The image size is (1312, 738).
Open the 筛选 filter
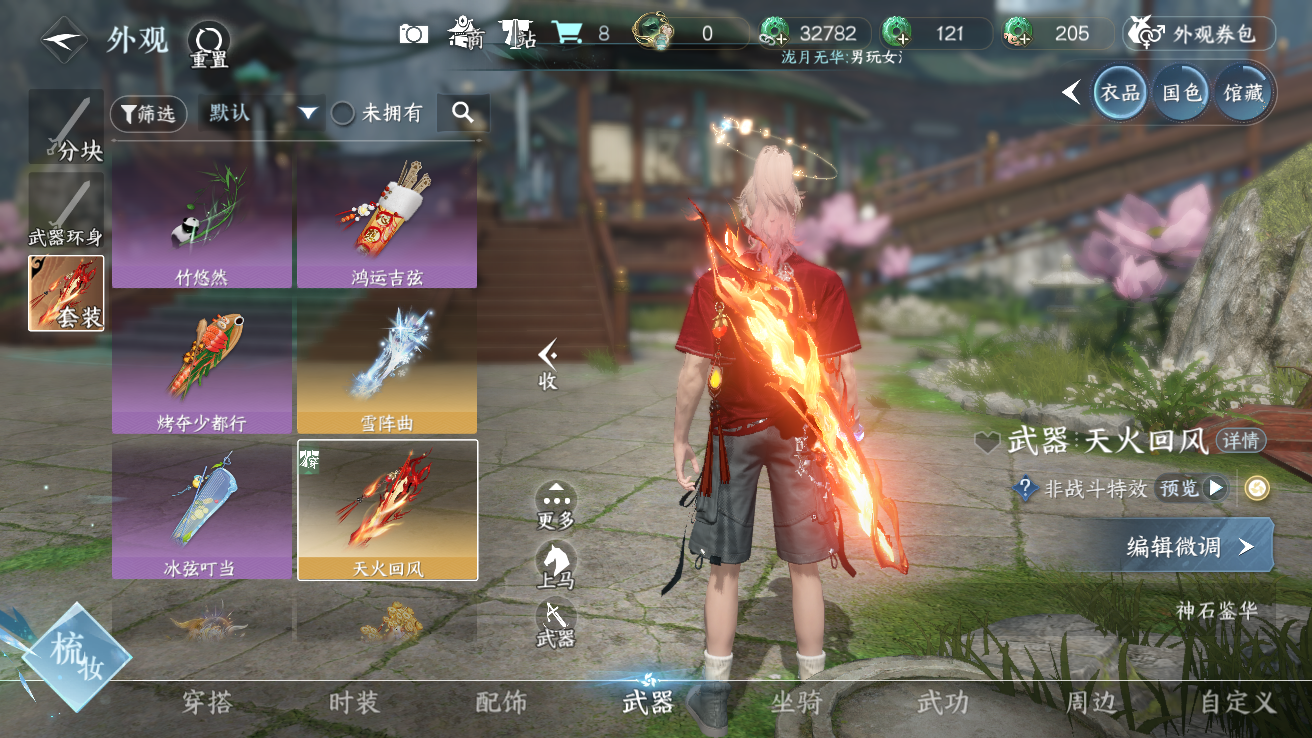(148, 114)
